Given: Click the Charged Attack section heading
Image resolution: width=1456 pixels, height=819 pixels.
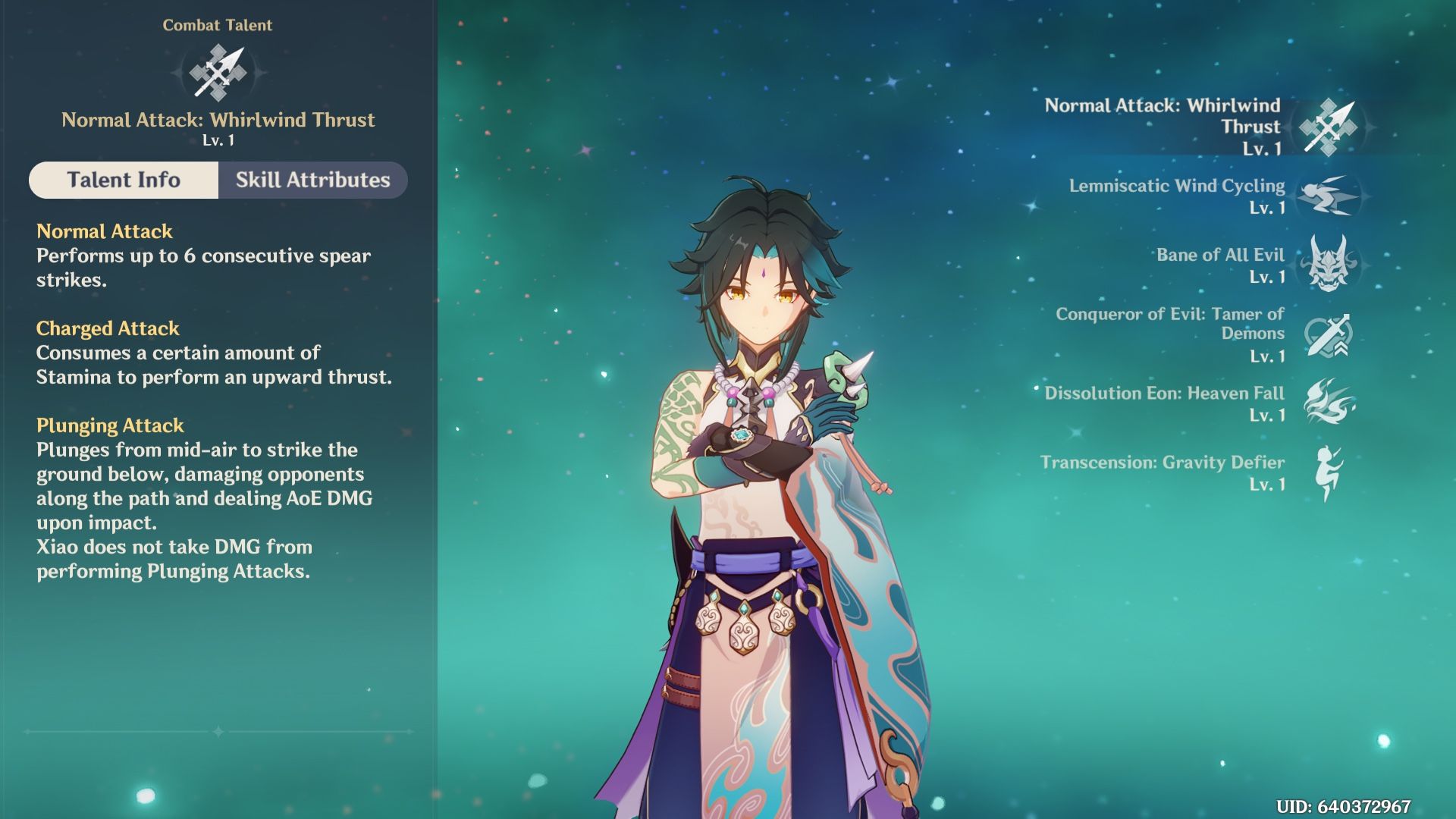Looking at the screenshot, I should [x=107, y=328].
